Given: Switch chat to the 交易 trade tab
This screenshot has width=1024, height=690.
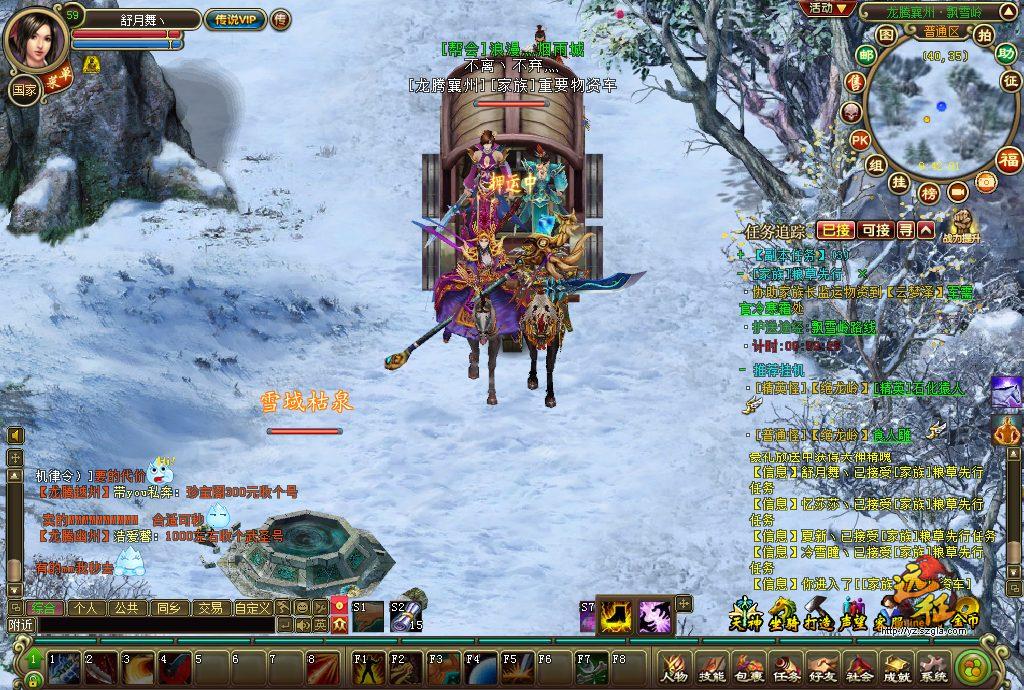Looking at the screenshot, I should [x=209, y=607].
